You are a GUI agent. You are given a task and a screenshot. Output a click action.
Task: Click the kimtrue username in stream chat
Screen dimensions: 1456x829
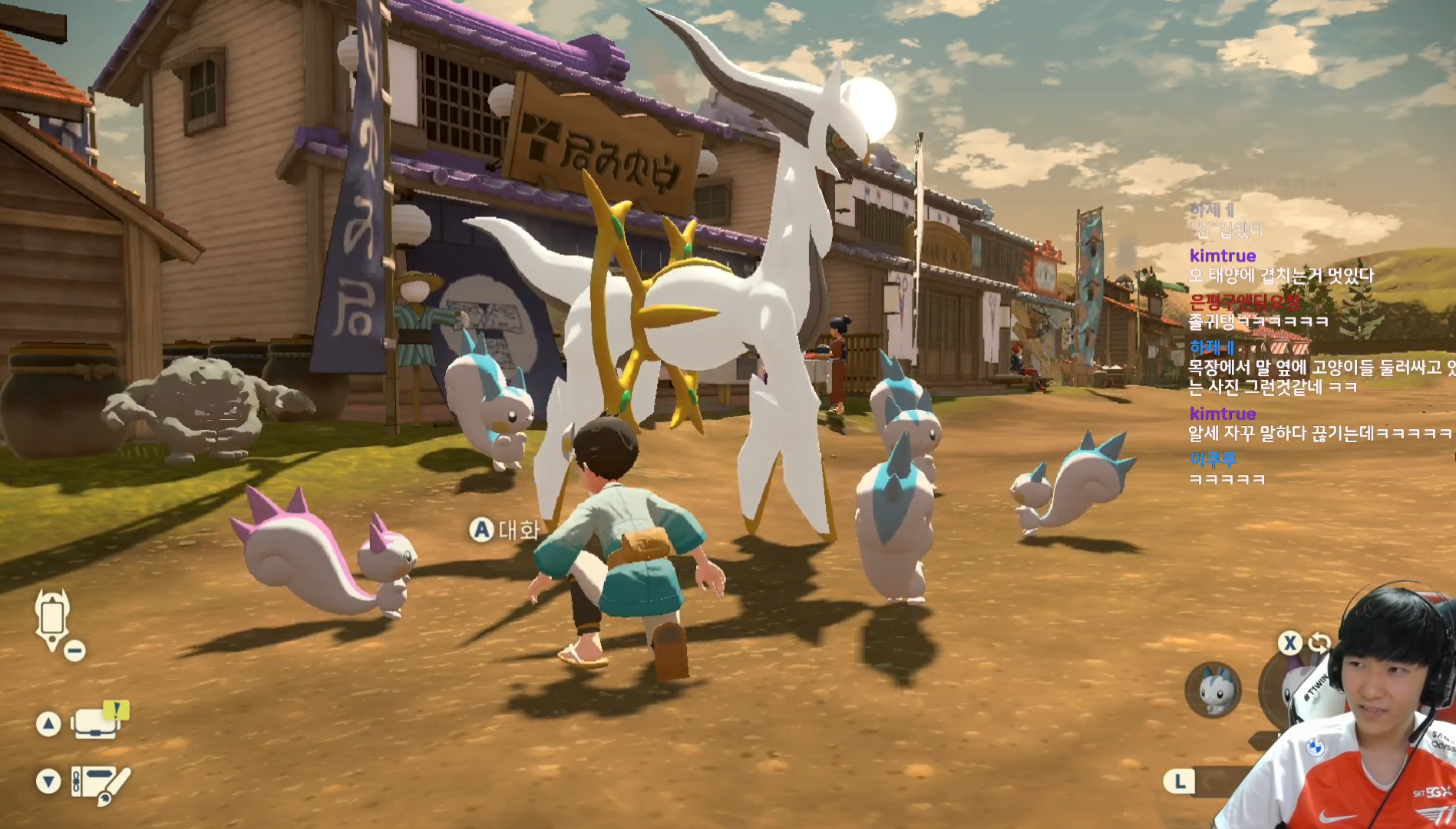pos(1222,256)
